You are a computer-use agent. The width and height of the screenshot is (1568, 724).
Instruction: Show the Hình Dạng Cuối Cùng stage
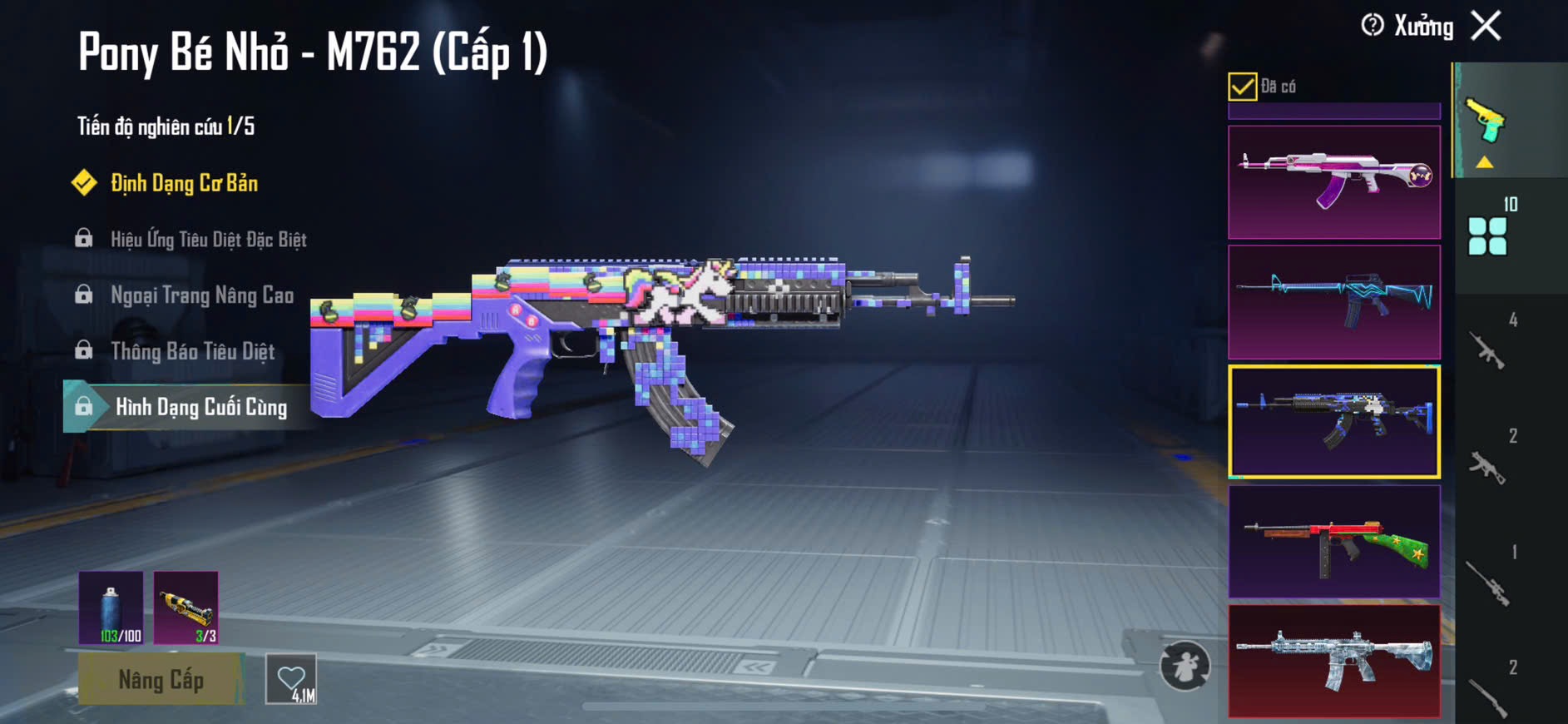pyautogui.click(x=200, y=407)
